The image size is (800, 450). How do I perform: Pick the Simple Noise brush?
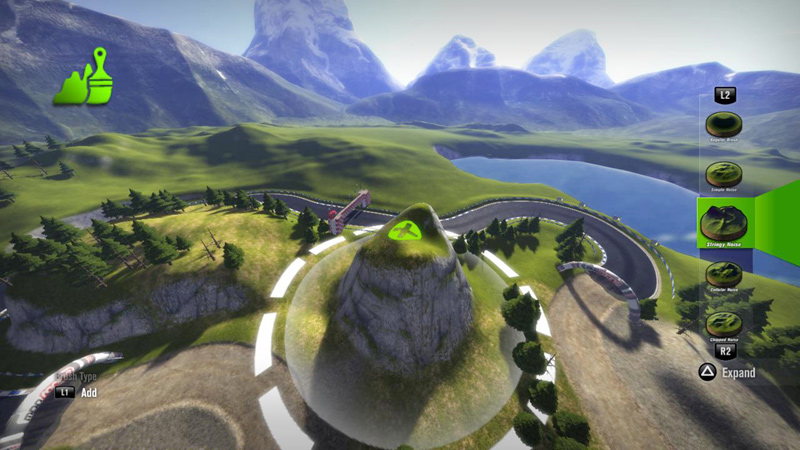[724, 174]
